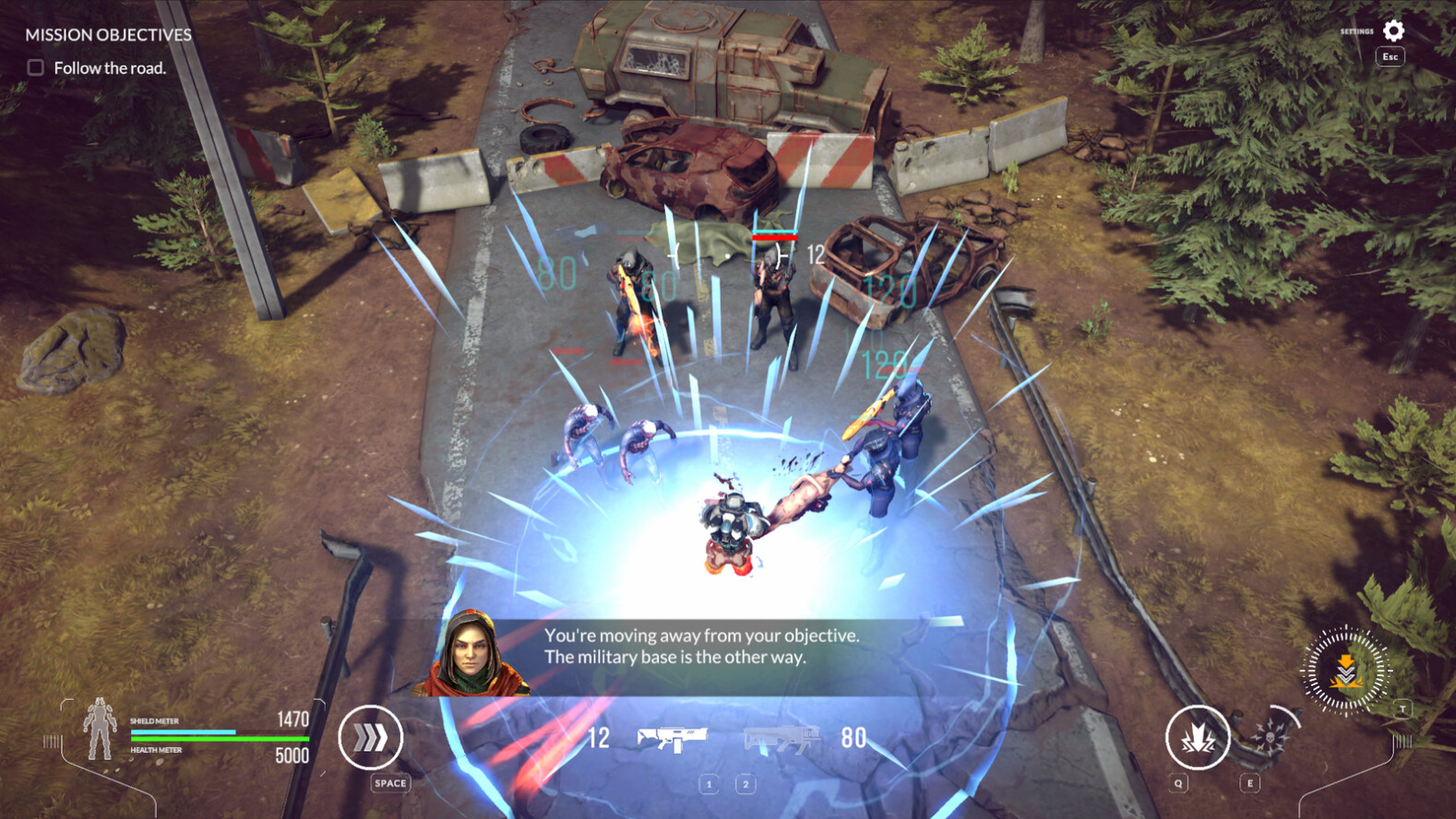The image size is (1456, 819).
Task: Toggle weapon hotkey badge labeled 1
Action: [709, 784]
